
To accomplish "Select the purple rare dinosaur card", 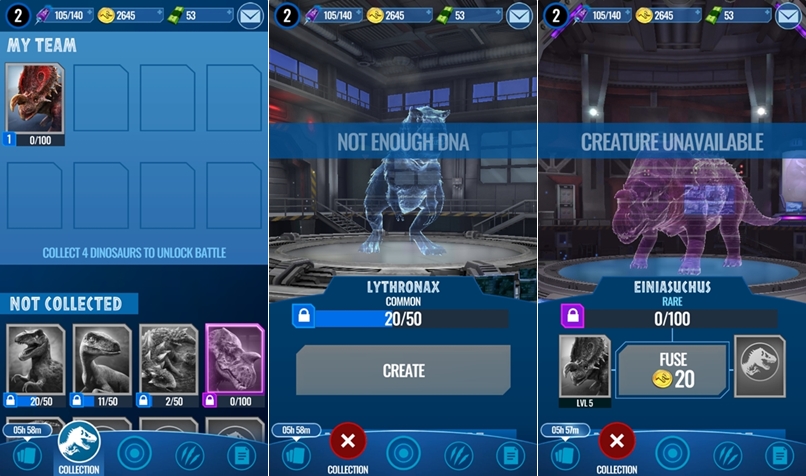I will click(234, 362).
